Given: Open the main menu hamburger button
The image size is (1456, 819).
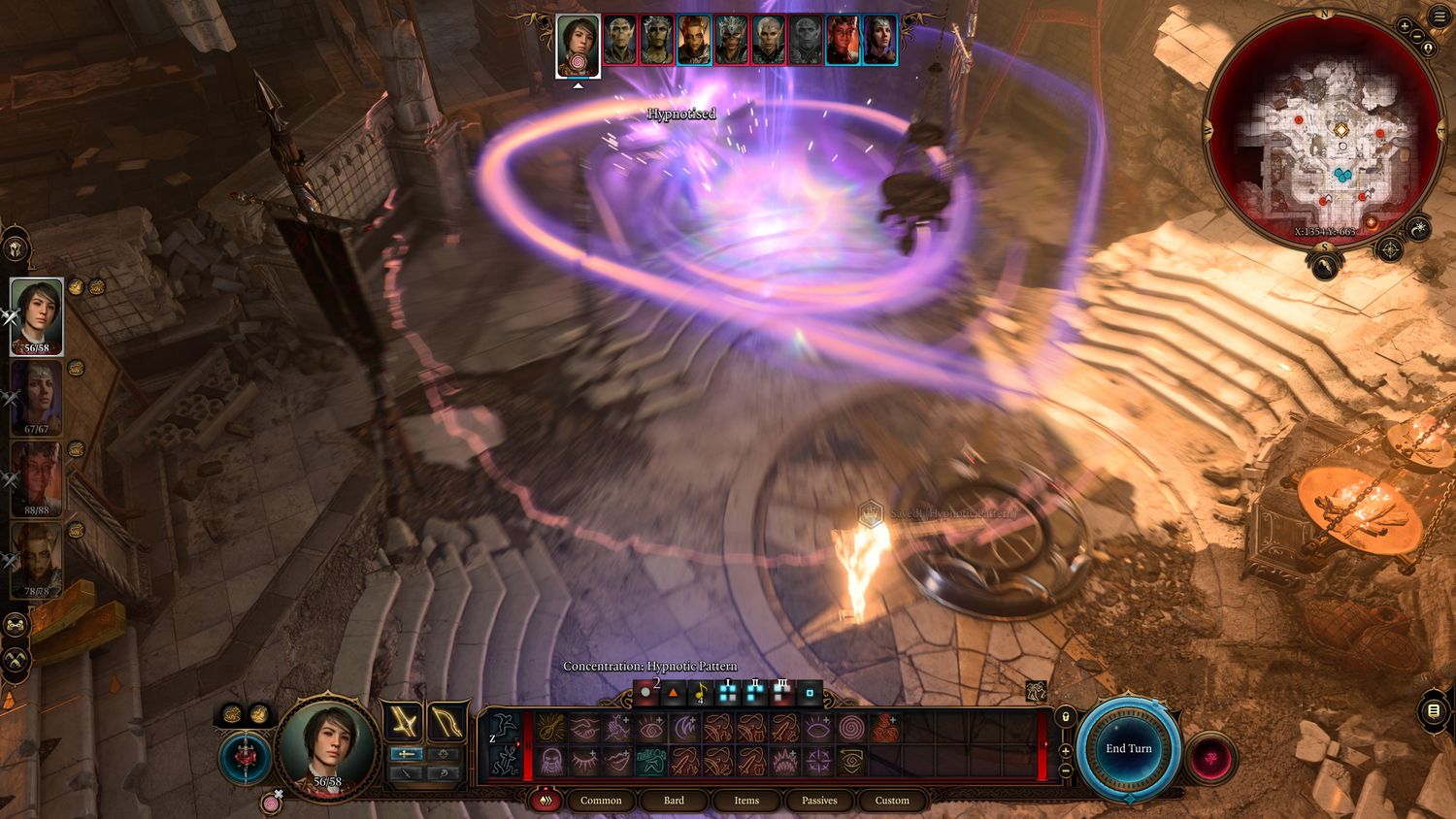Looking at the screenshot, I should click(1439, 17).
